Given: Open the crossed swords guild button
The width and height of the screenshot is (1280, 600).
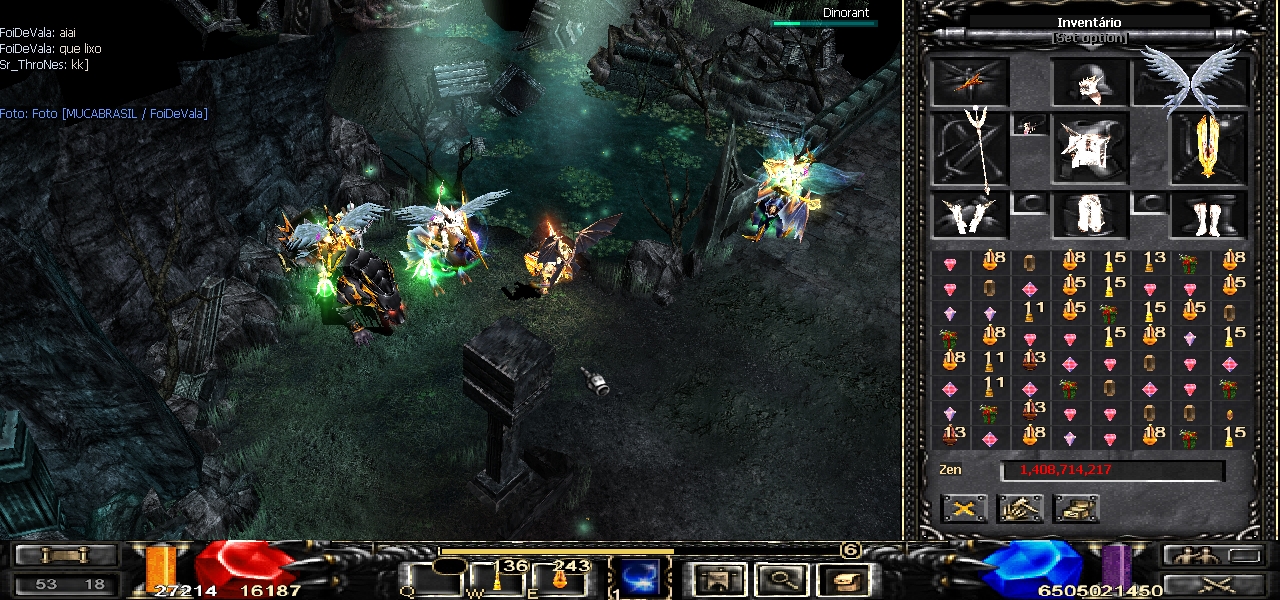Looking at the screenshot, I should tap(1212, 584).
